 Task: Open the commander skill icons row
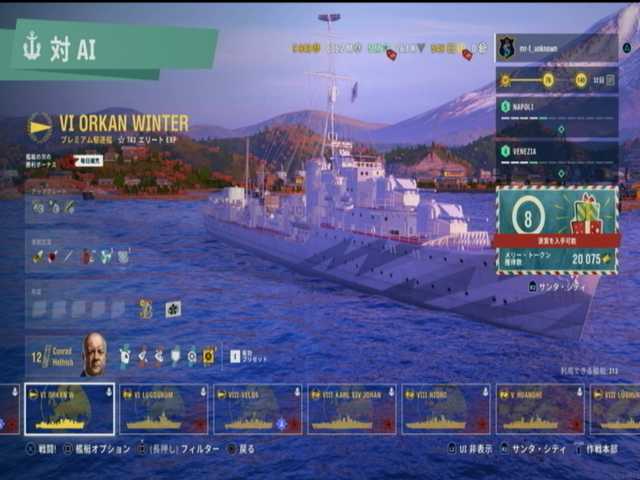(x=166, y=355)
